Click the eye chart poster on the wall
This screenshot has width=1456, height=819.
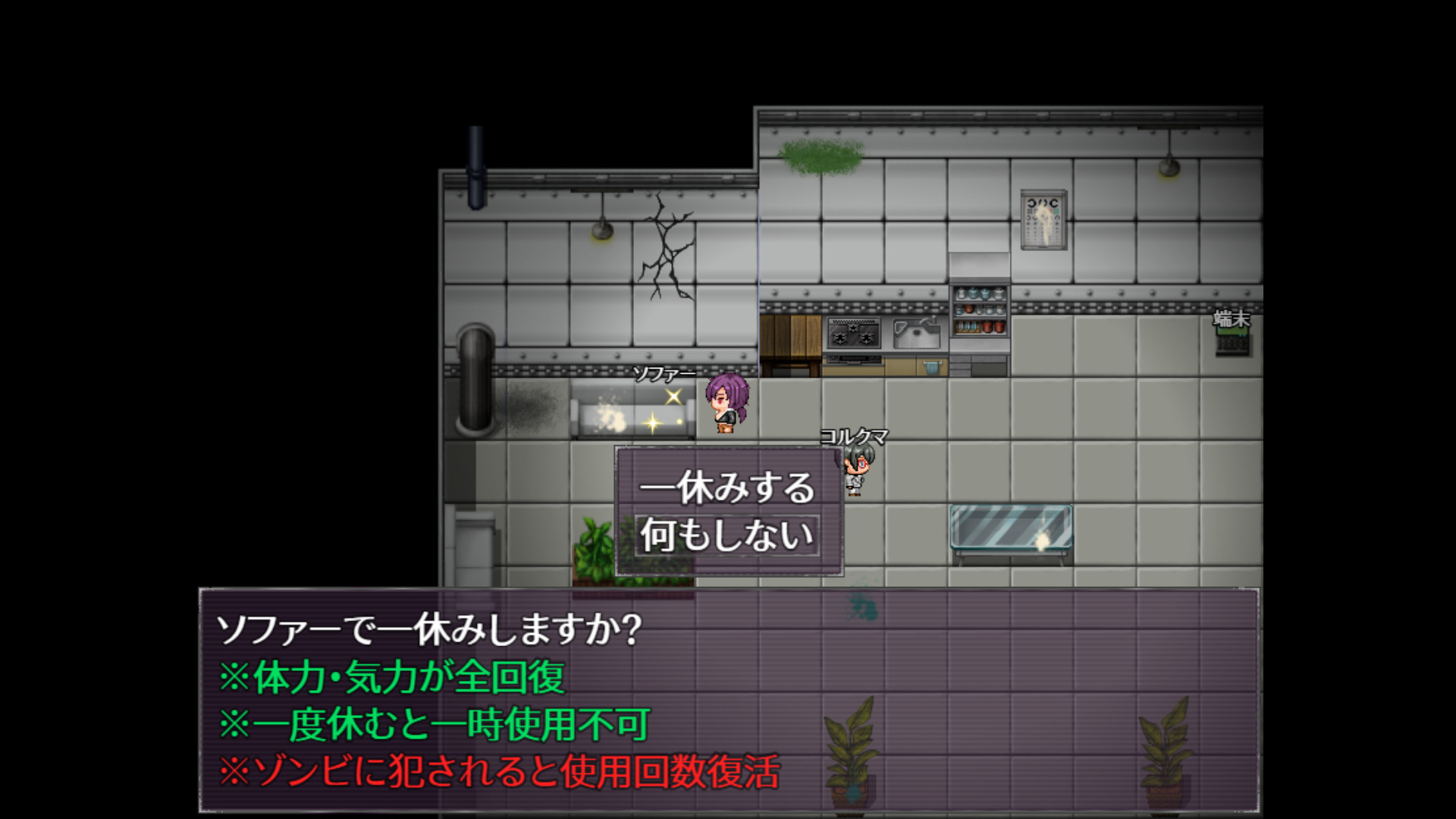coord(1043,220)
